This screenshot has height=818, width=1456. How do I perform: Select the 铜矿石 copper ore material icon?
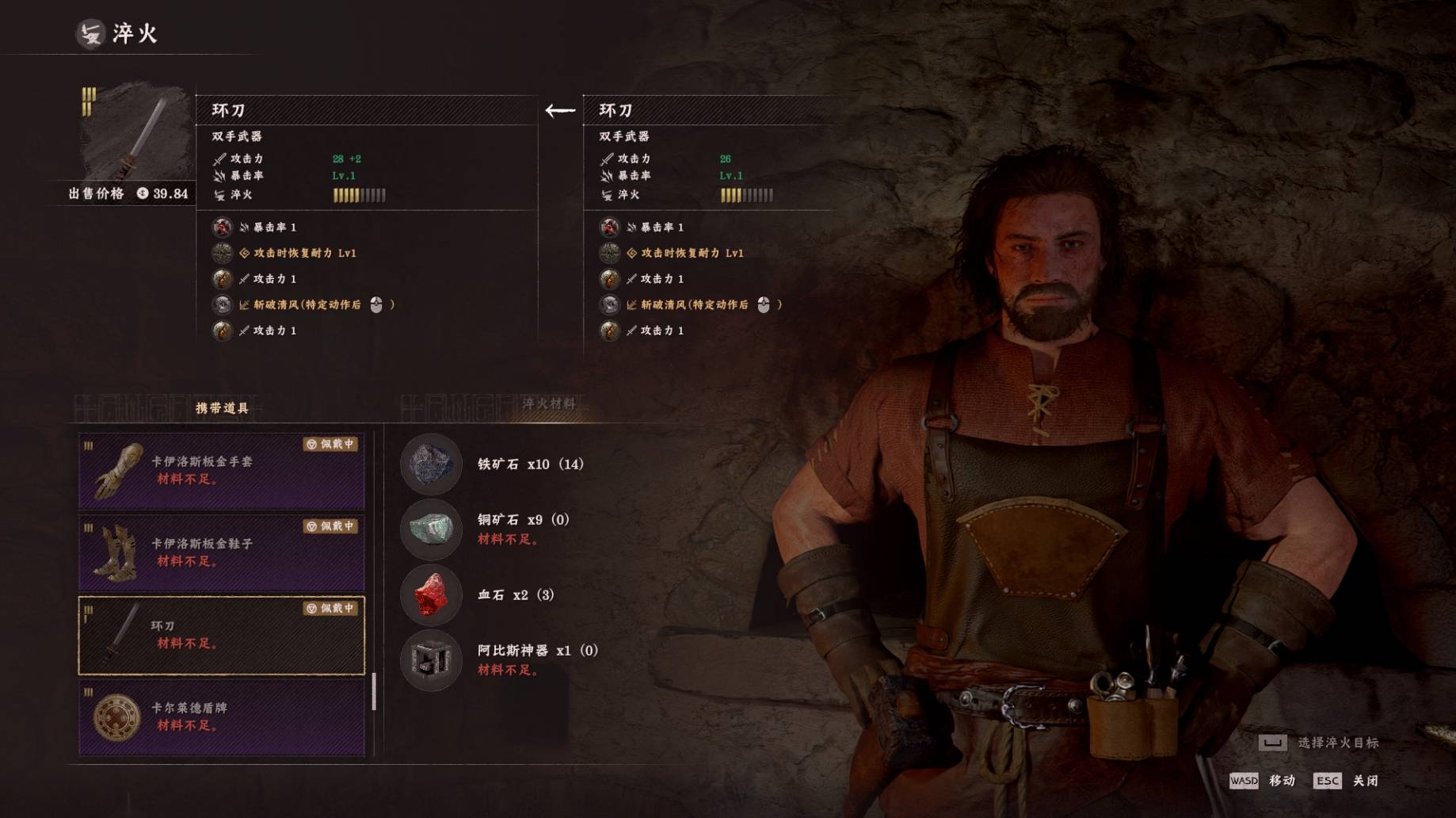[x=431, y=529]
